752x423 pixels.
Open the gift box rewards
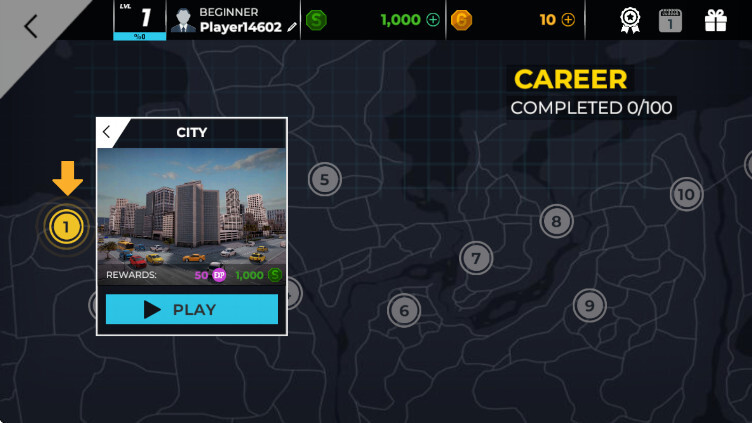tap(716, 20)
